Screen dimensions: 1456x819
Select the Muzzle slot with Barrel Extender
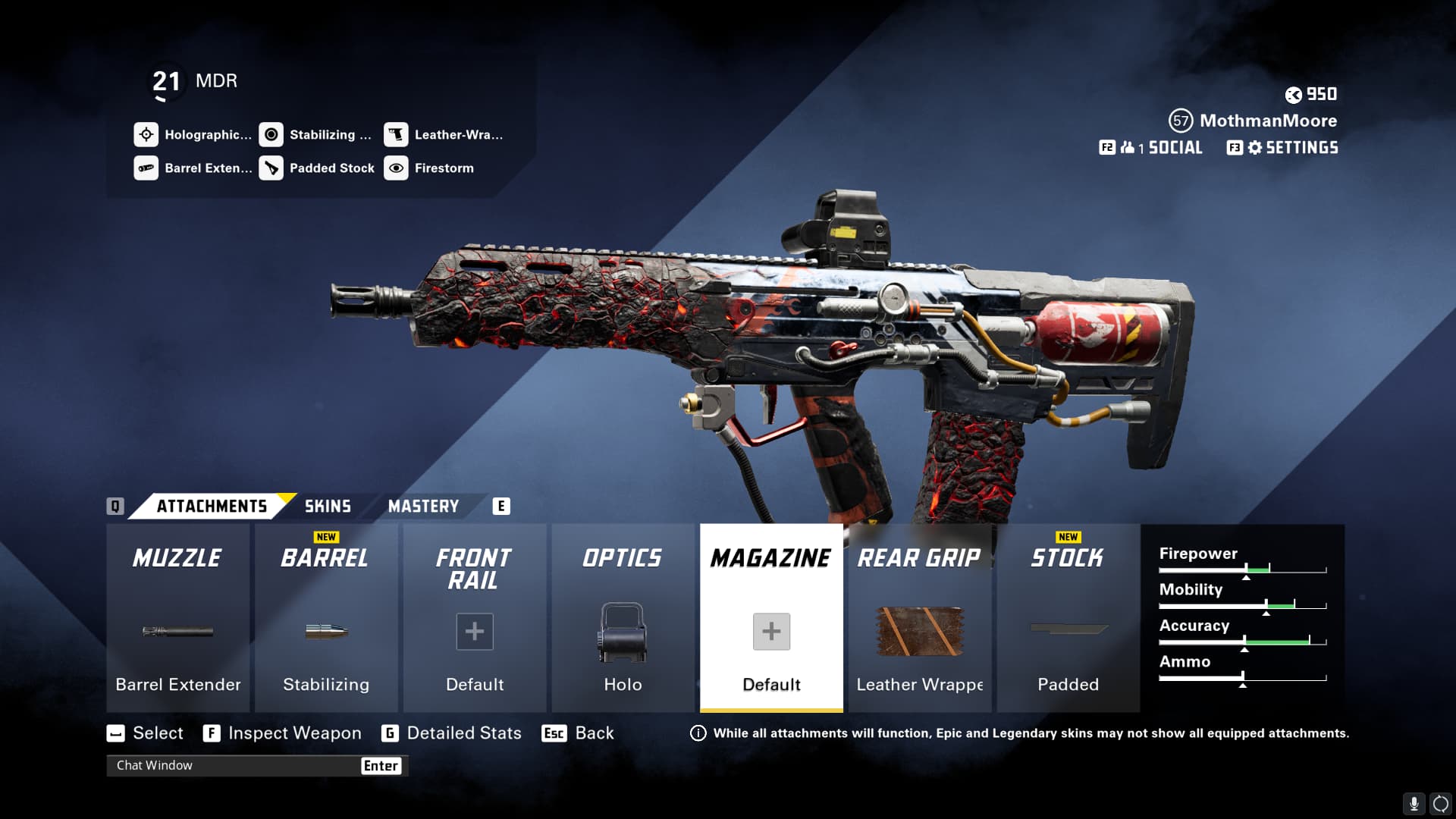(177, 618)
